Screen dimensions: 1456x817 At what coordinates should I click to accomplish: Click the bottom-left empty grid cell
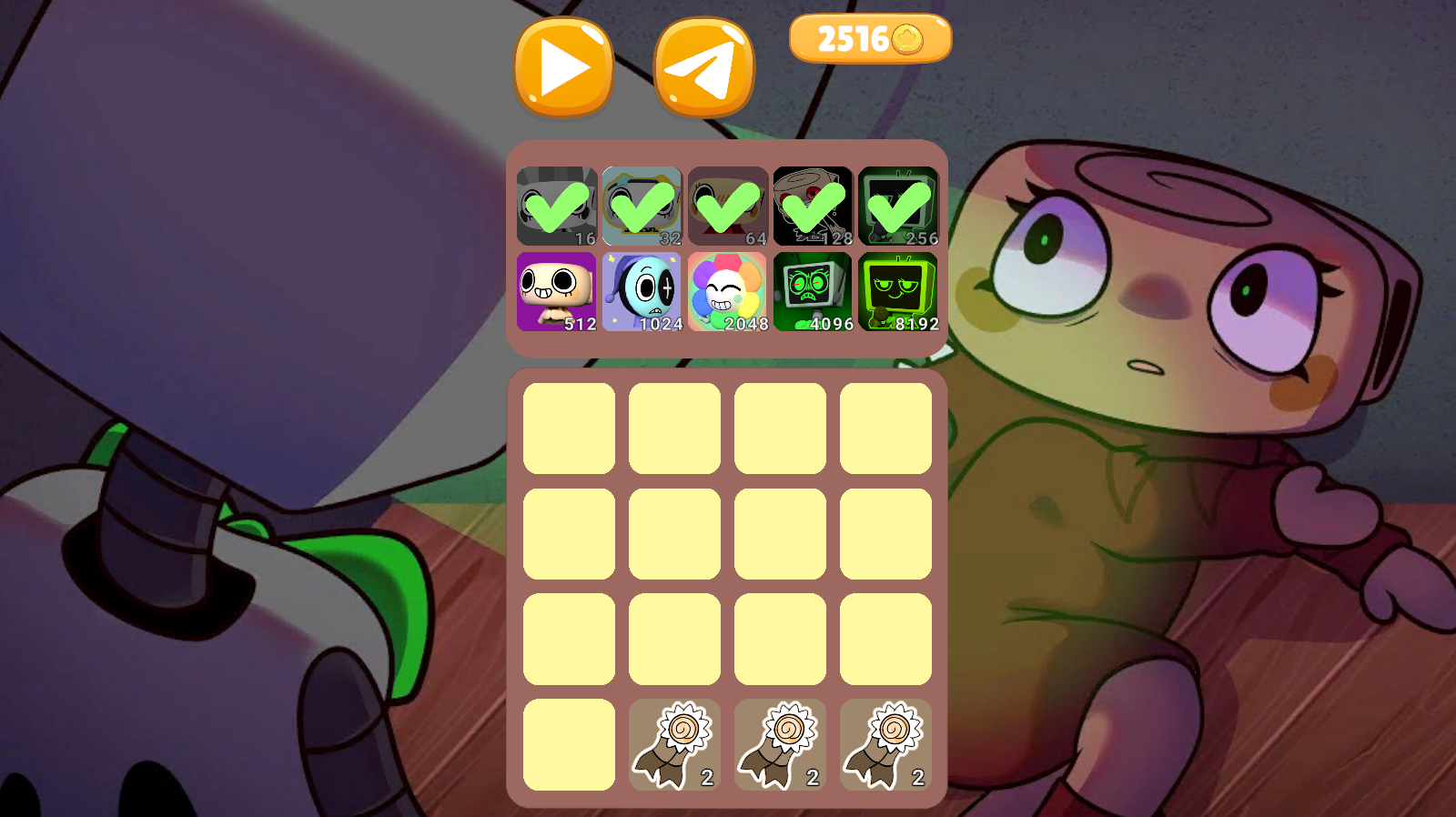pos(567,746)
